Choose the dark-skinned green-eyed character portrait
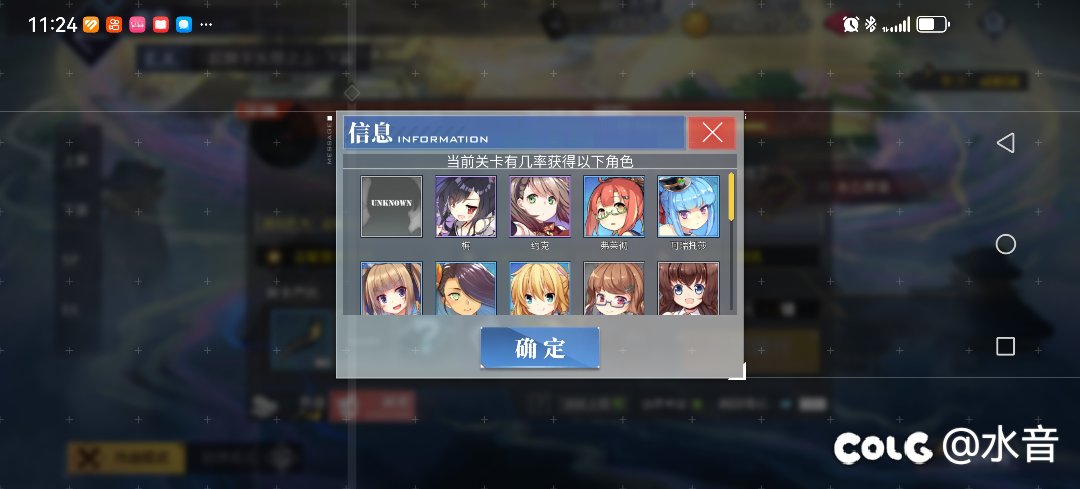 (465, 288)
